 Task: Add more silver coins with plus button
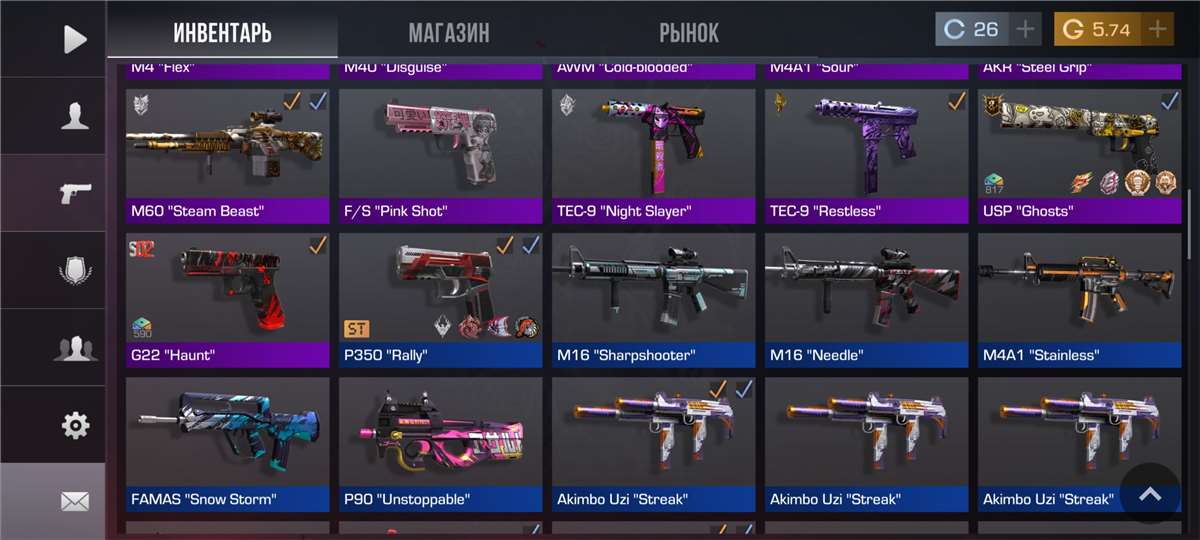(1025, 29)
